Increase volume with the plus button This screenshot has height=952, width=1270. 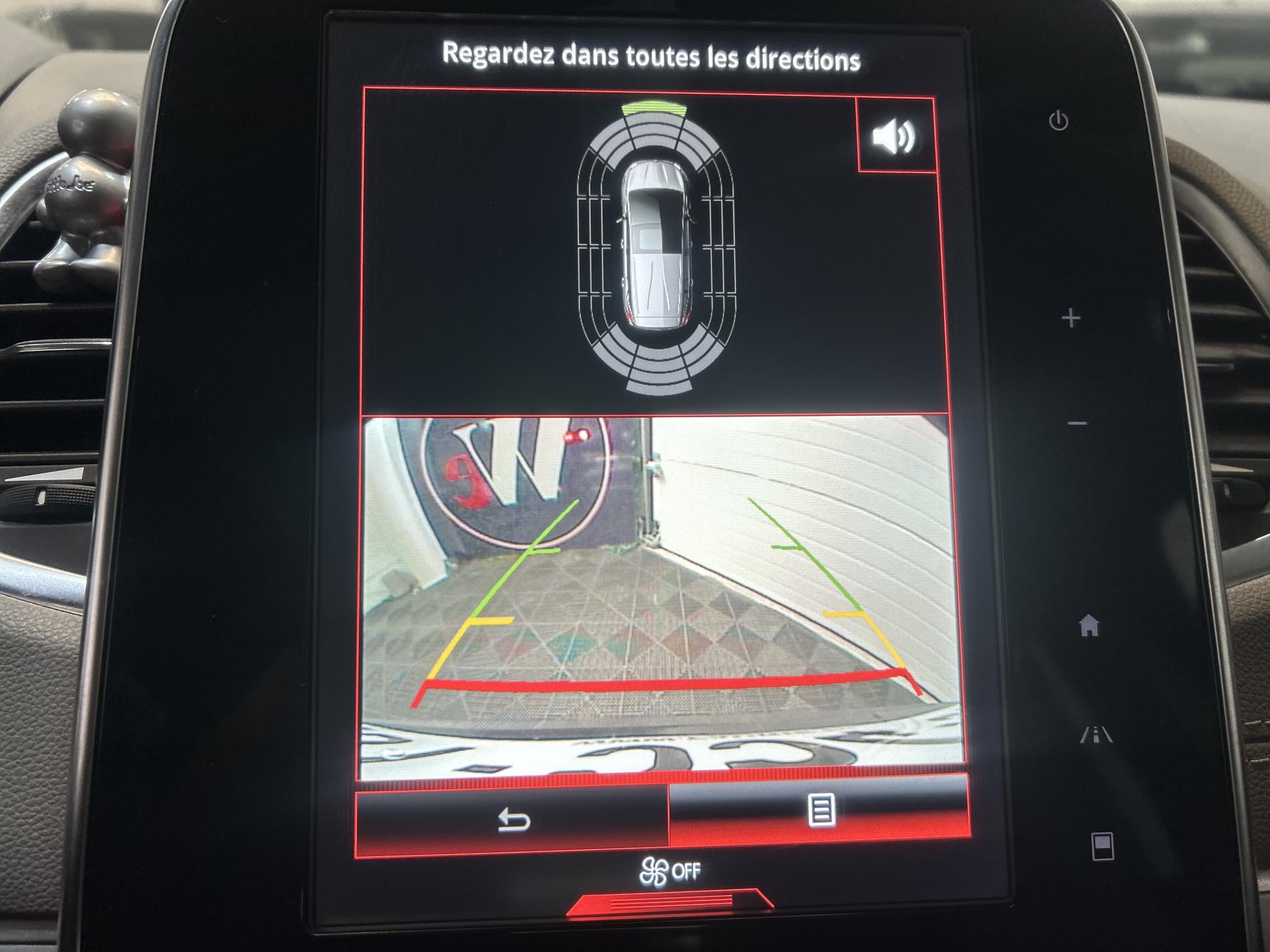tap(1070, 319)
